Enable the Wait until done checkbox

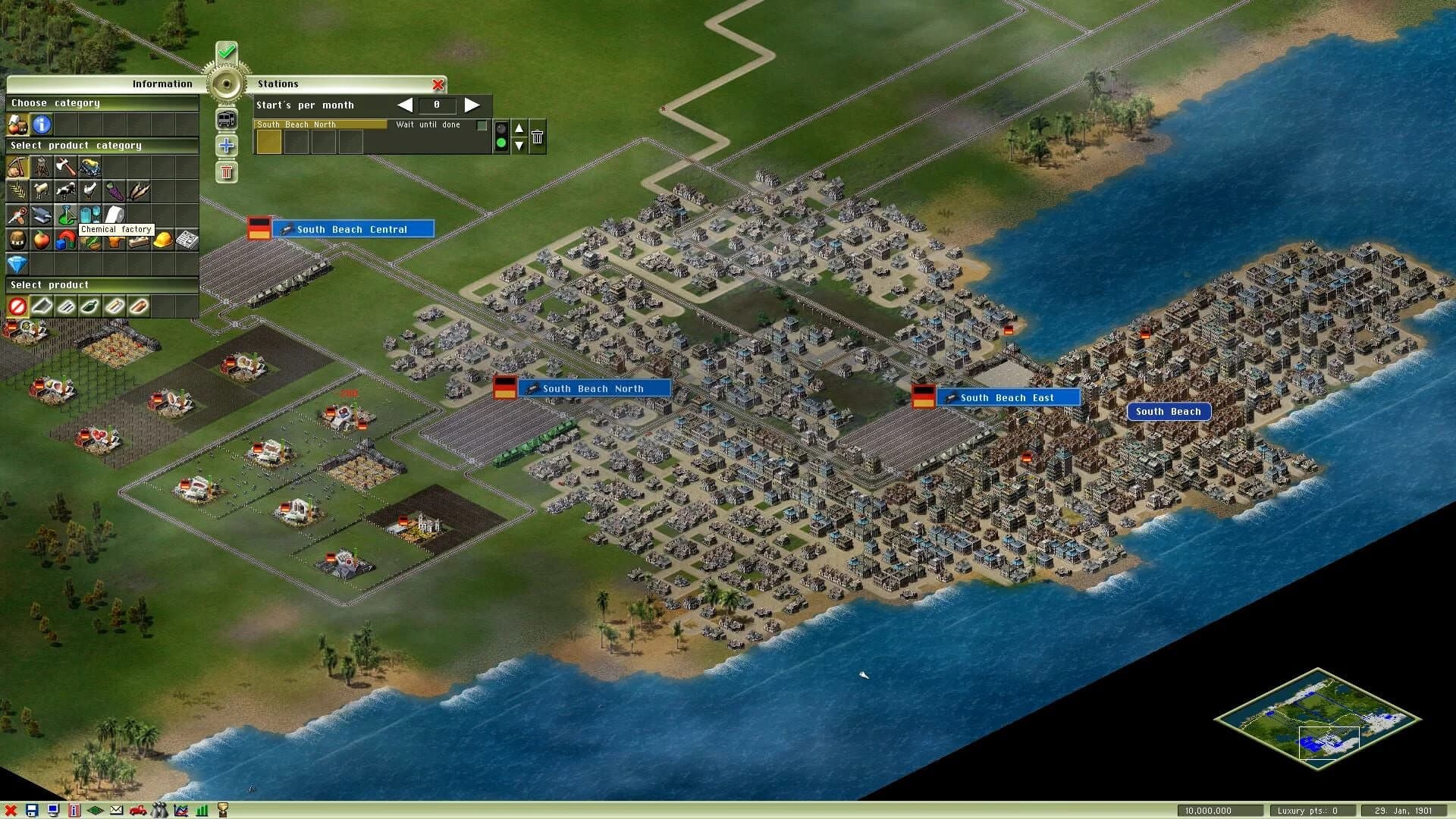click(481, 124)
